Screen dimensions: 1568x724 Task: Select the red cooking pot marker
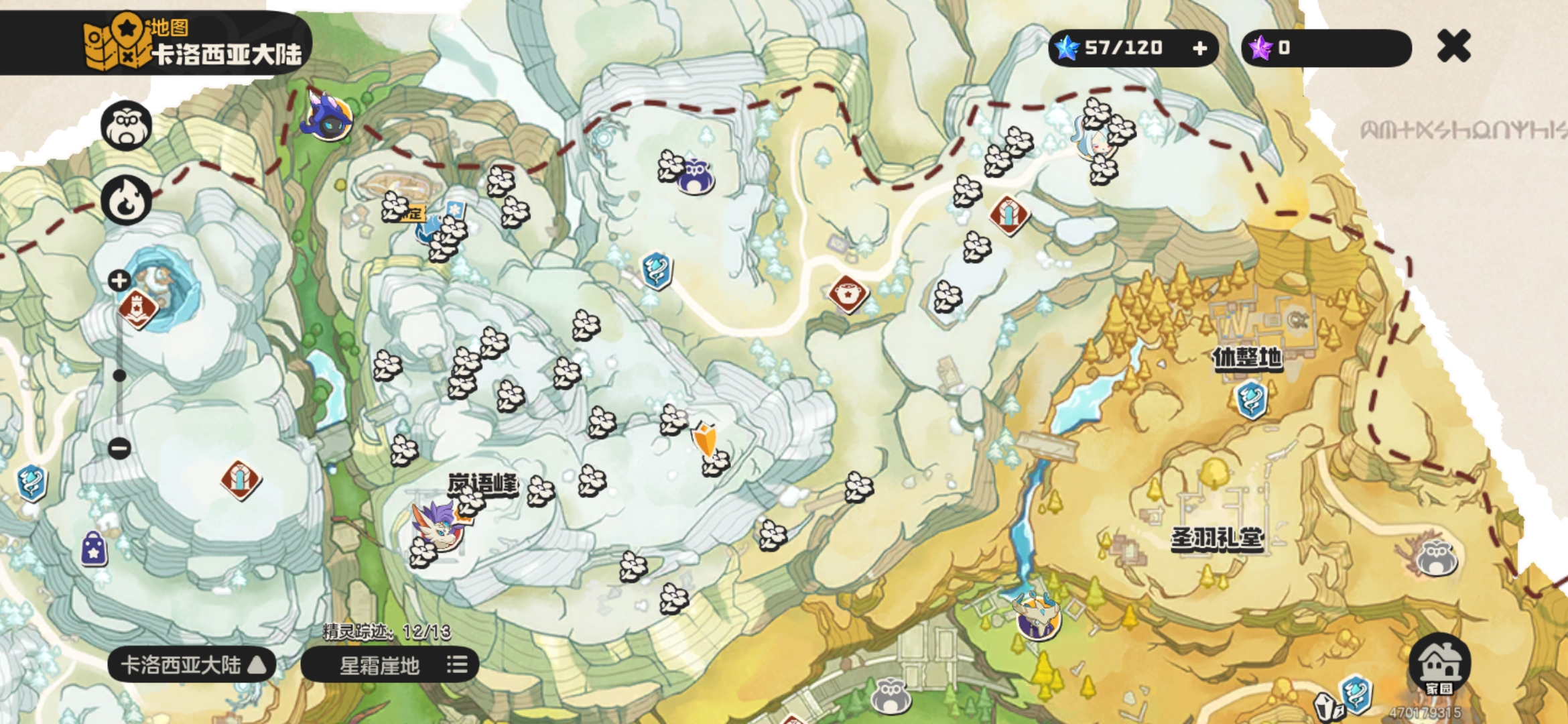[x=848, y=294]
